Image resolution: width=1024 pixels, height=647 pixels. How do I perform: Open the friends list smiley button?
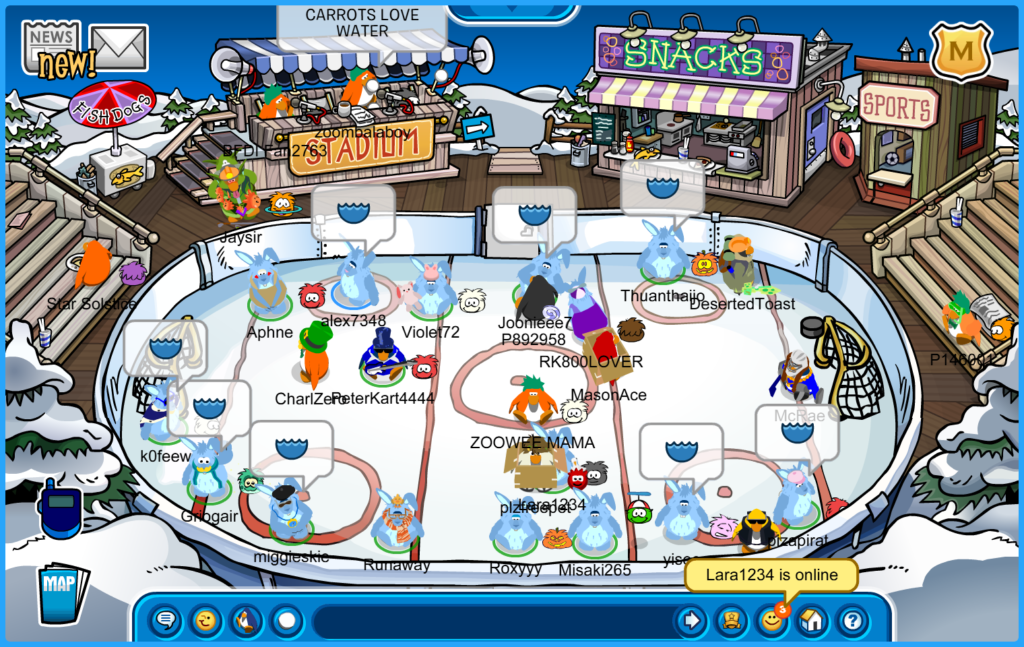(771, 621)
